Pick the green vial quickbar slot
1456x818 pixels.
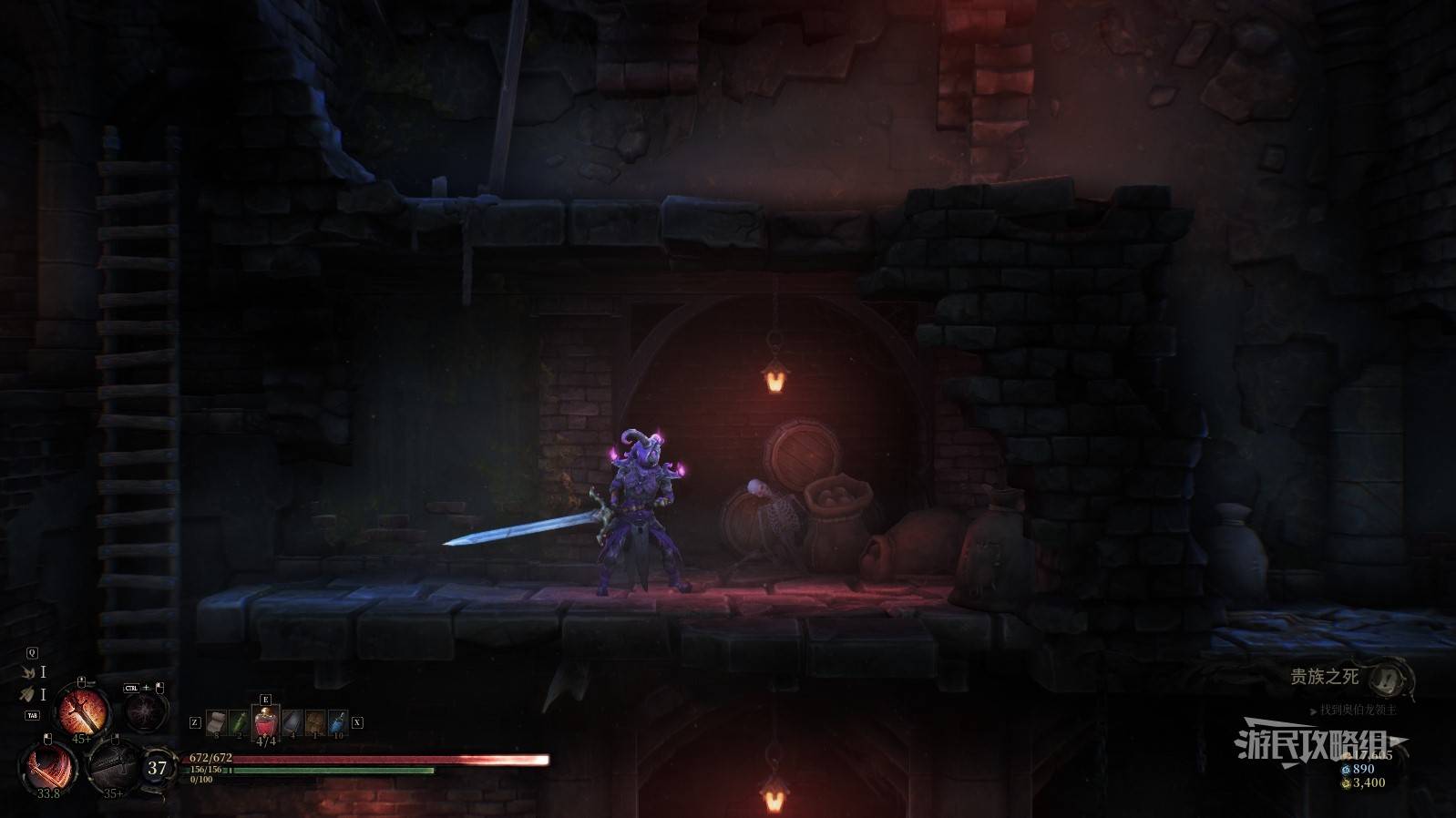click(240, 723)
